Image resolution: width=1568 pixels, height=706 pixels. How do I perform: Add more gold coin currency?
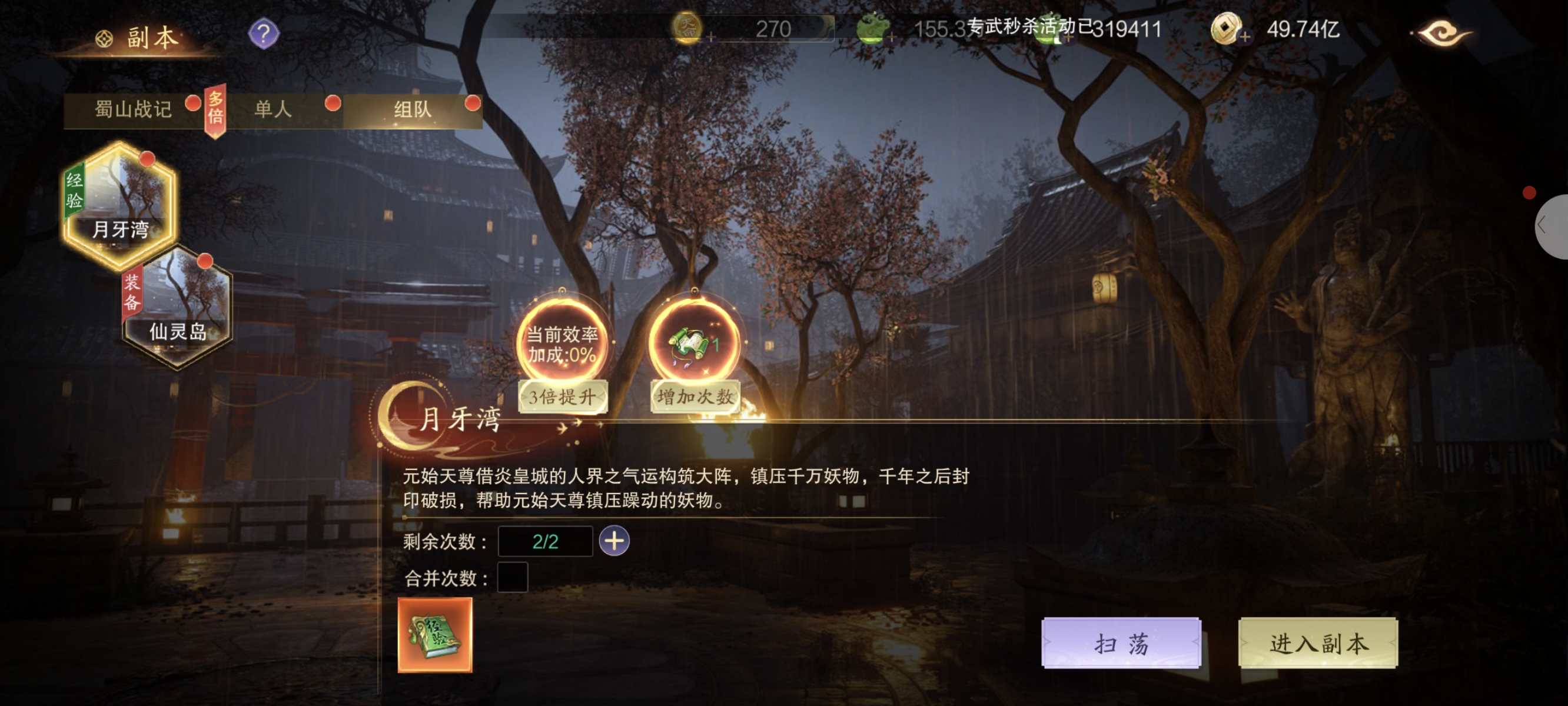click(x=1245, y=37)
